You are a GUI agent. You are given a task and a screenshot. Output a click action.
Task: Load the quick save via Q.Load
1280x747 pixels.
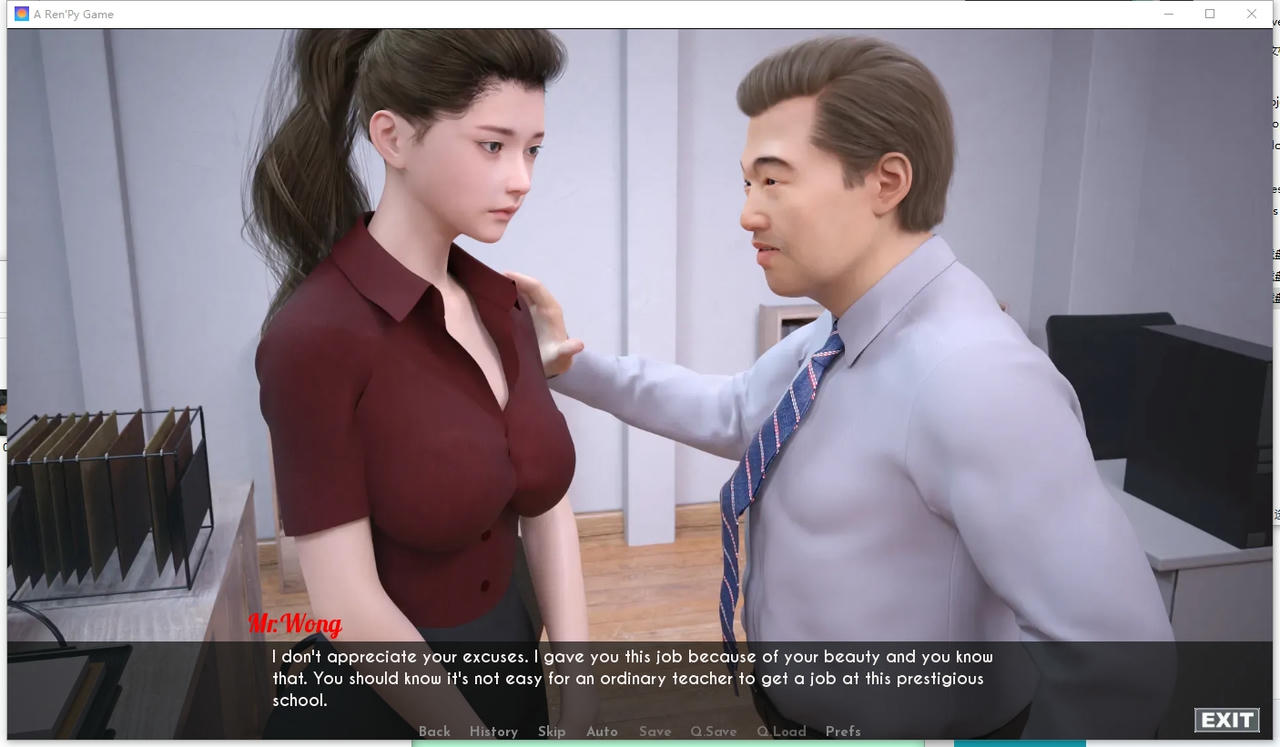[x=781, y=731]
